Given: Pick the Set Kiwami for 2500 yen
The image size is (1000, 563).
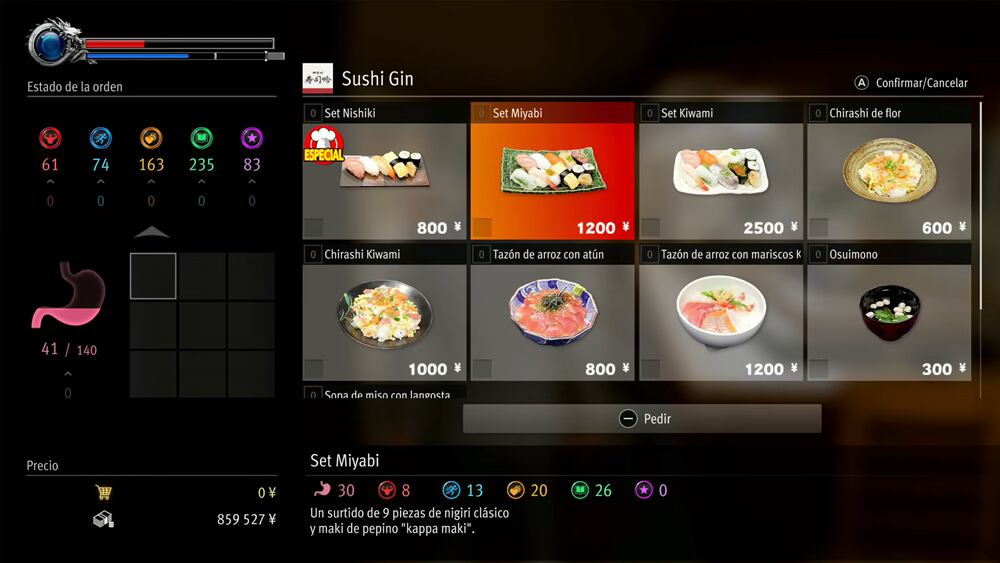Looking at the screenshot, I should click(x=720, y=172).
